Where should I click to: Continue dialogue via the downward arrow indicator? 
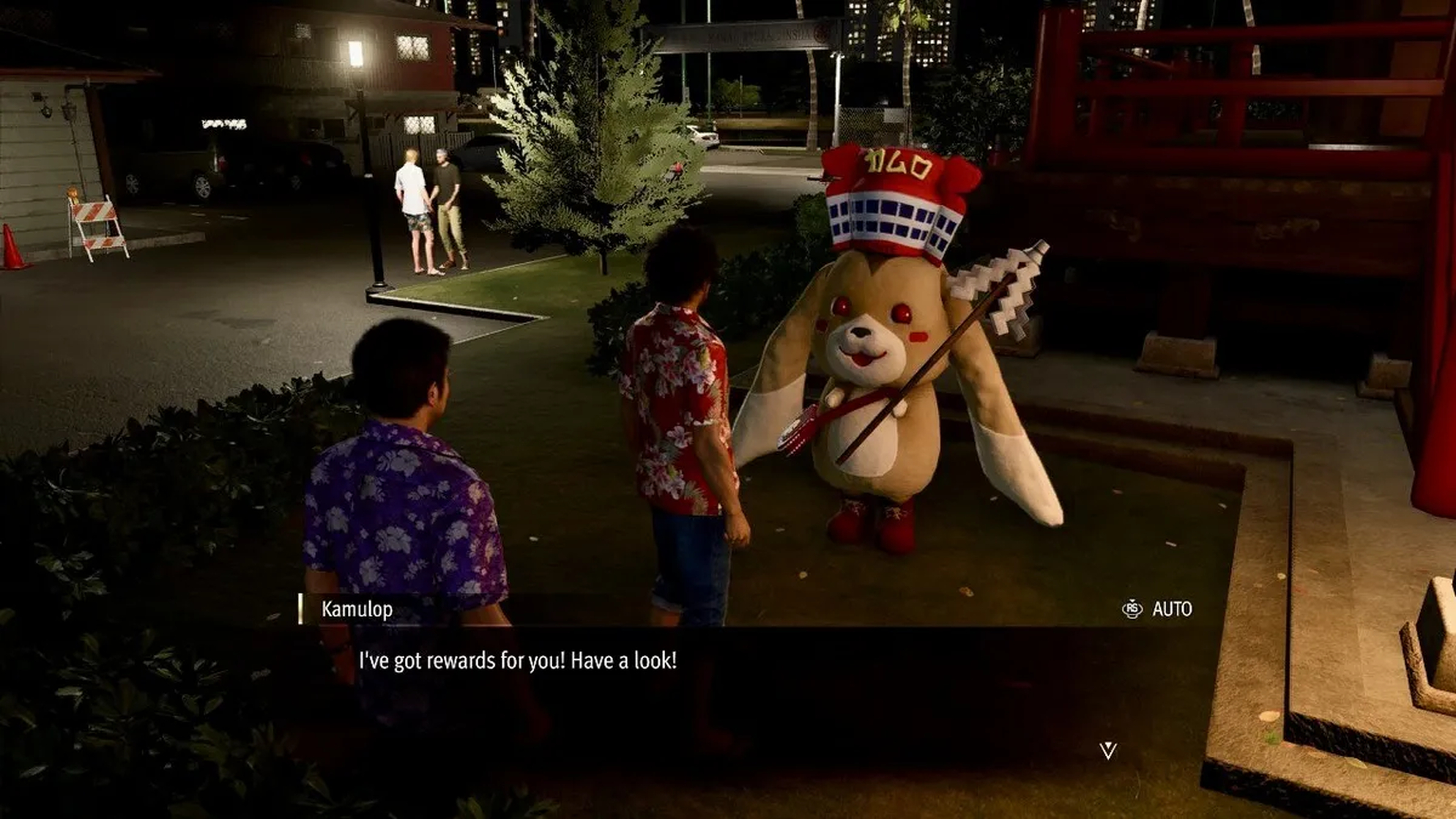click(x=1108, y=750)
